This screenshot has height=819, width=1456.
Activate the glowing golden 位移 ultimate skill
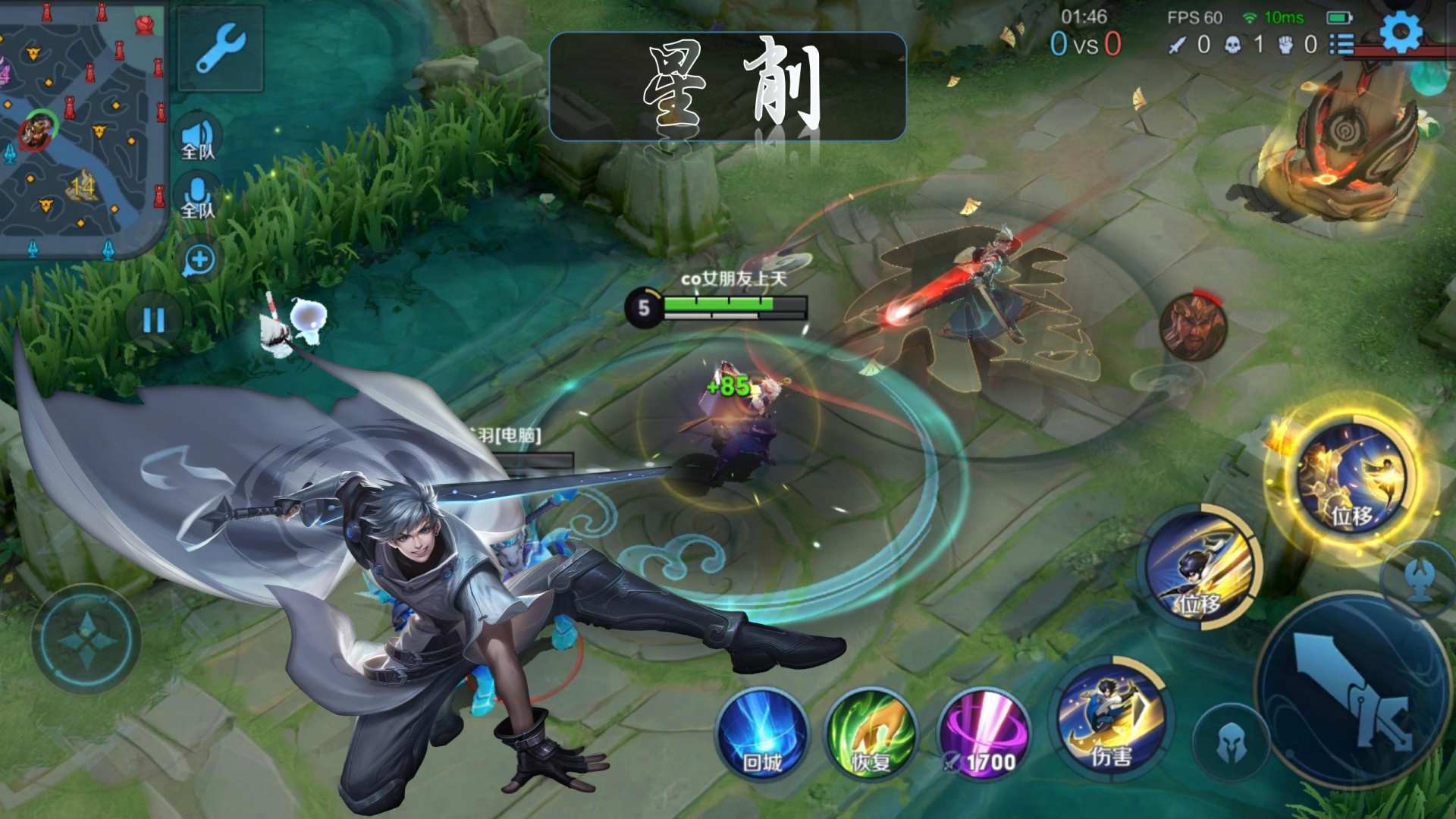click(x=1352, y=478)
